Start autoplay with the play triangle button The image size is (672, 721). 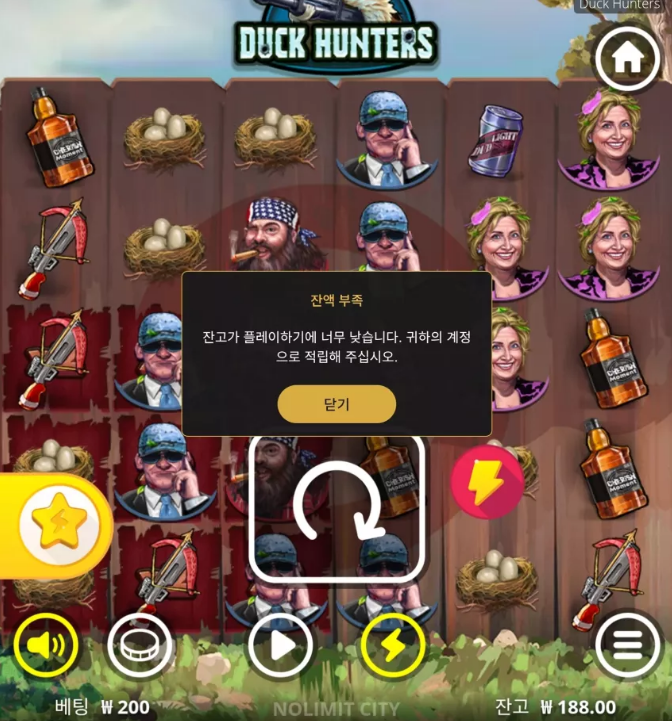coord(281,645)
